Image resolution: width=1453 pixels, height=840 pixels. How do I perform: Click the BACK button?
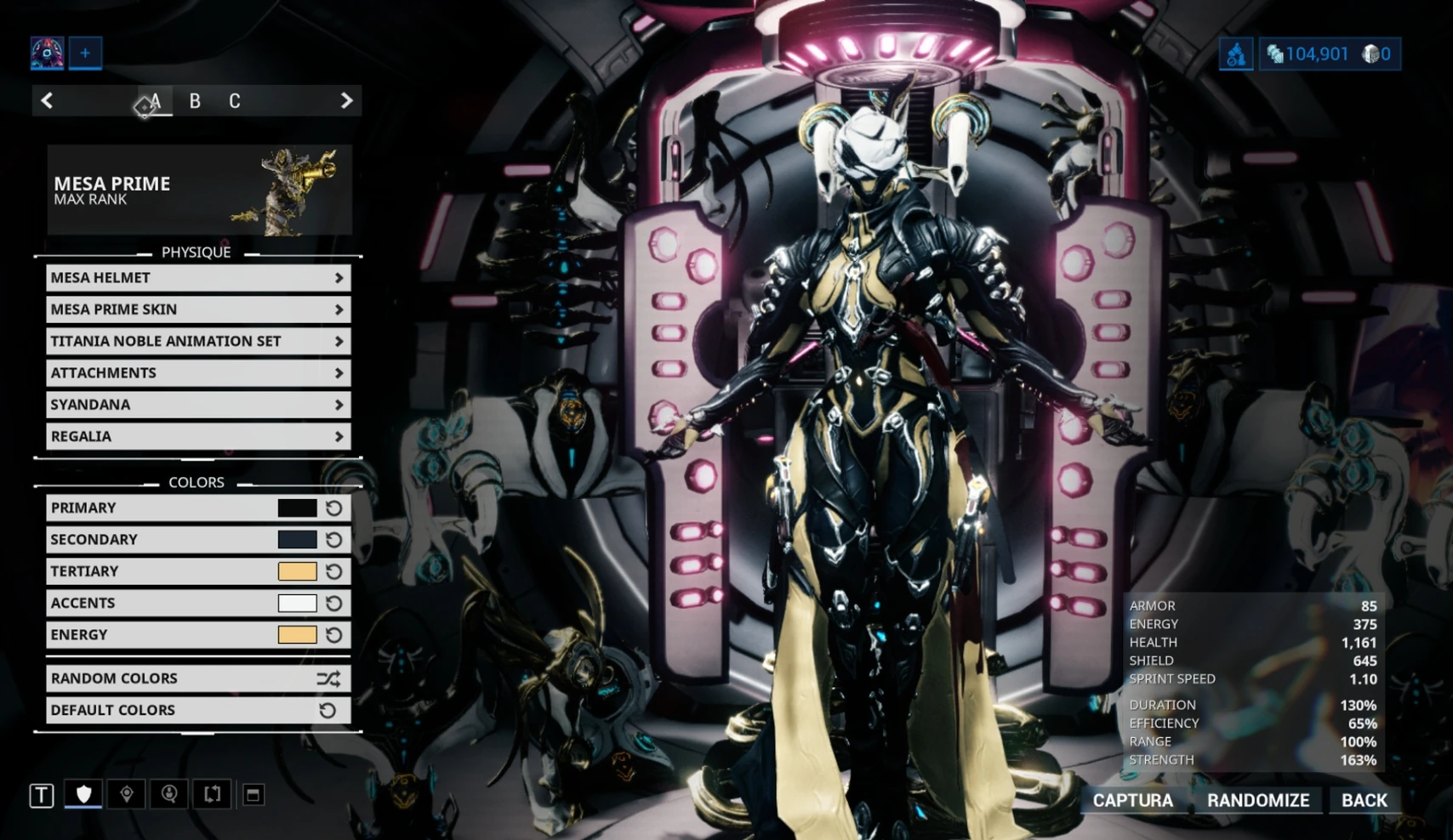coord(1363,800)
